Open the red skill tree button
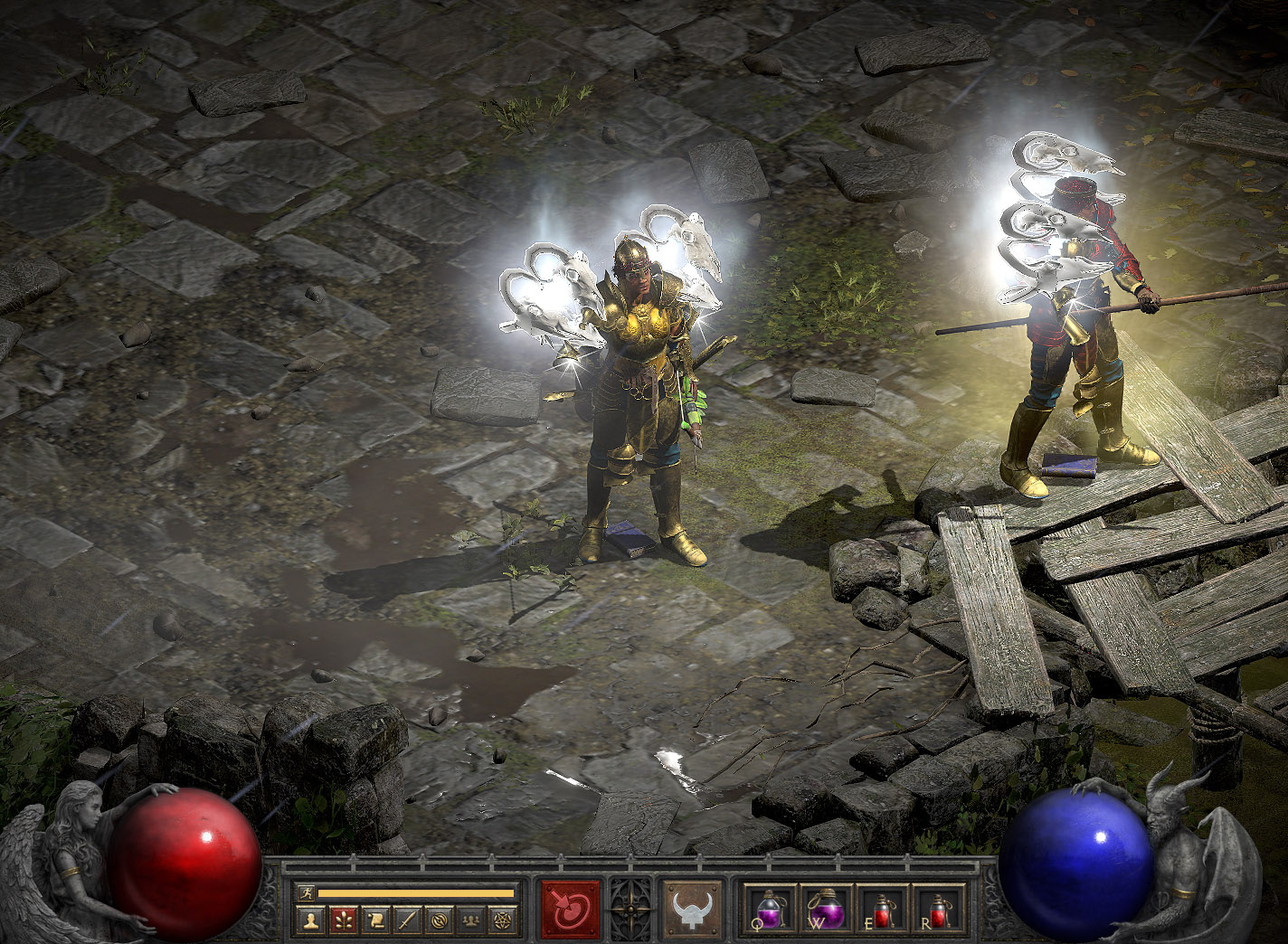 click(343, 920)
